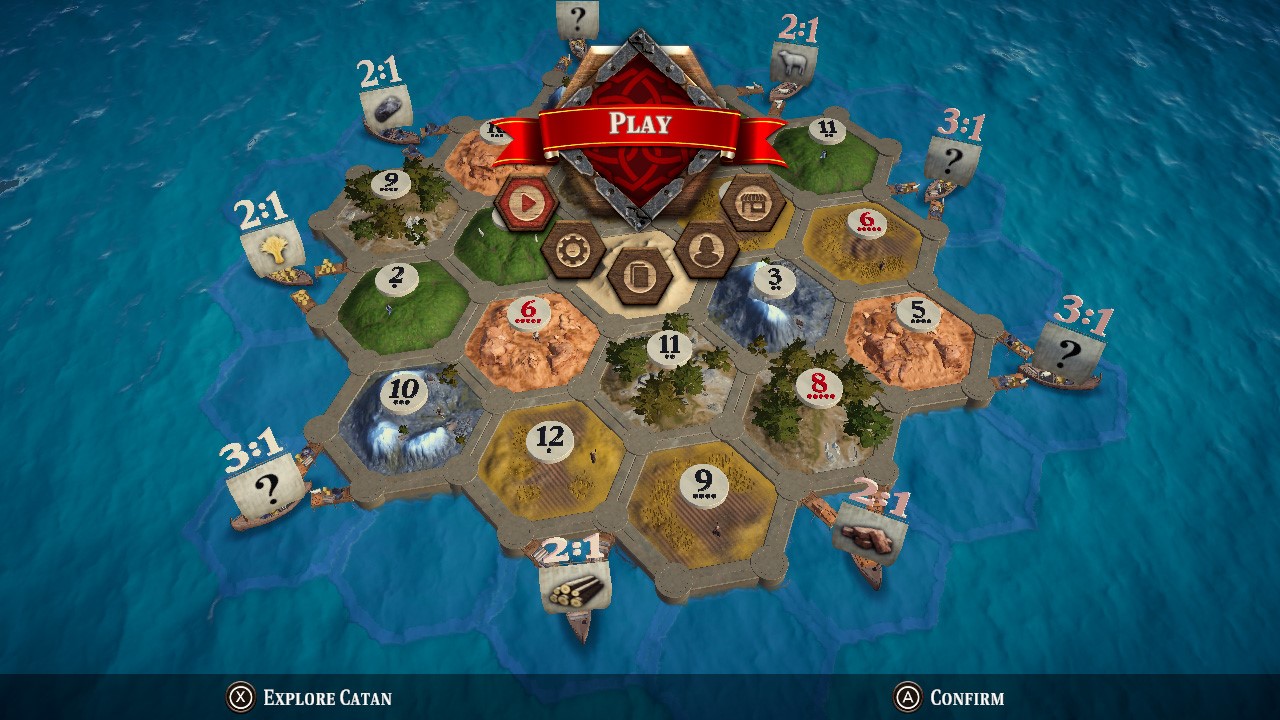This screenshot has width=1280, height=720.
Task: Open the Settings gear hex icon
Action: (574, 251)
